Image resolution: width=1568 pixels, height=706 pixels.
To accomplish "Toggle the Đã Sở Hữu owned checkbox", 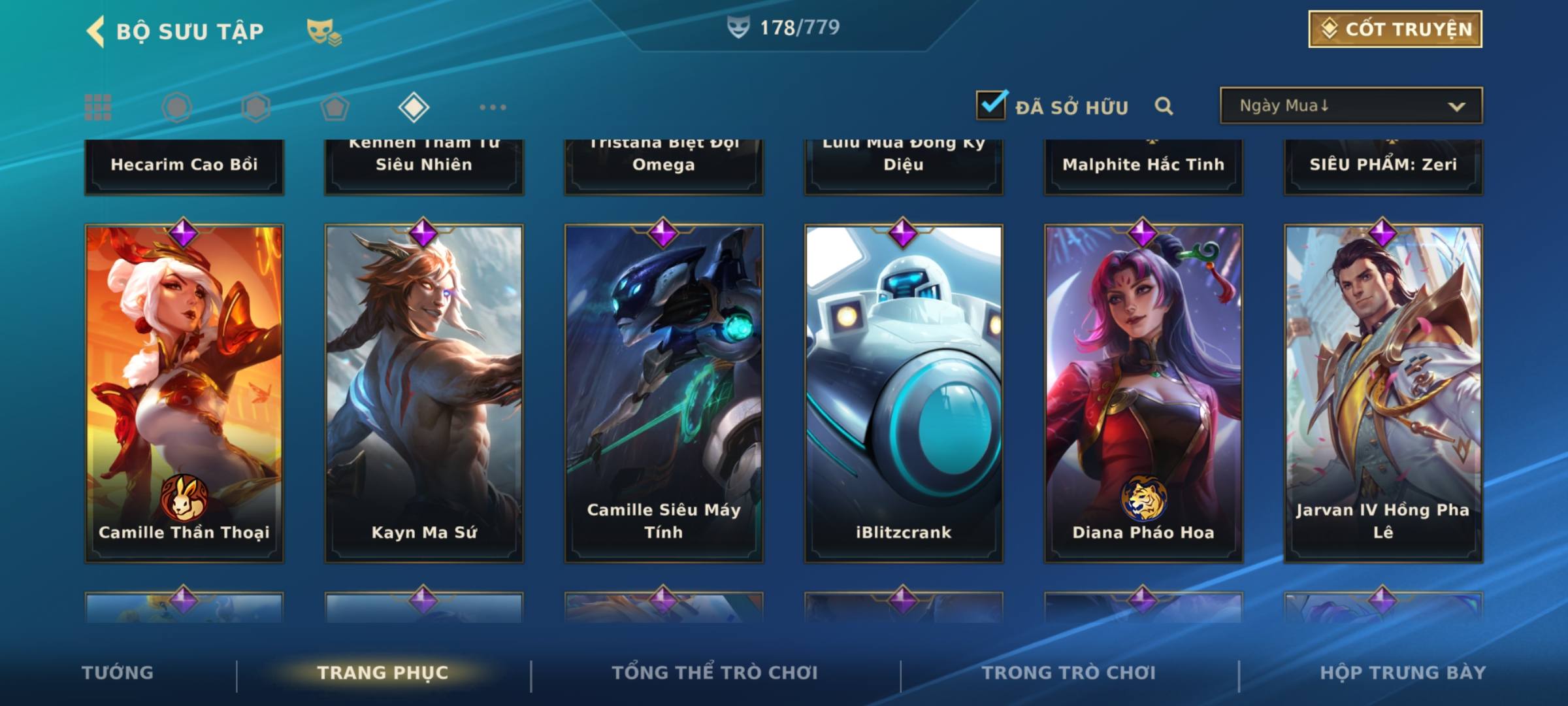I will [991, 105].
